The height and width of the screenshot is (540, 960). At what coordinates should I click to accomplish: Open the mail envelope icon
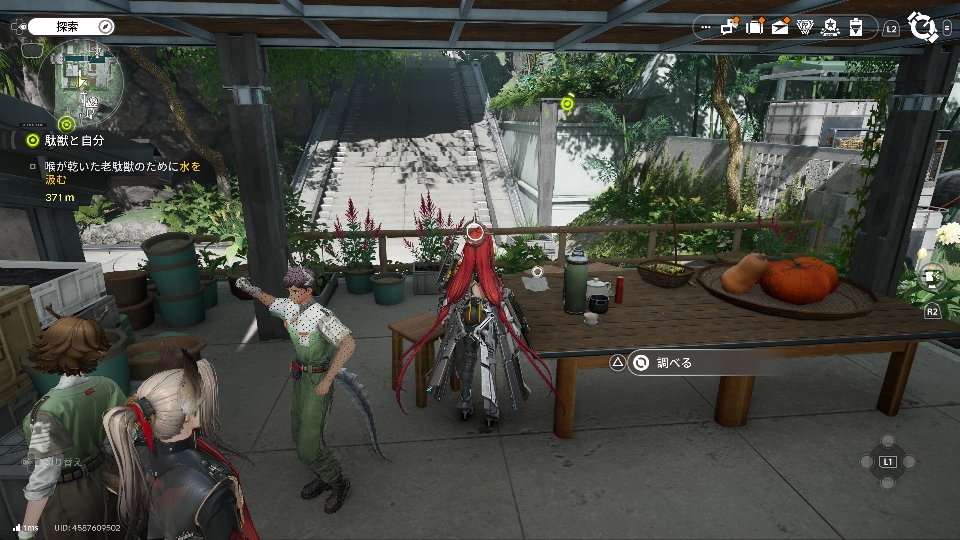click(780, 27)
